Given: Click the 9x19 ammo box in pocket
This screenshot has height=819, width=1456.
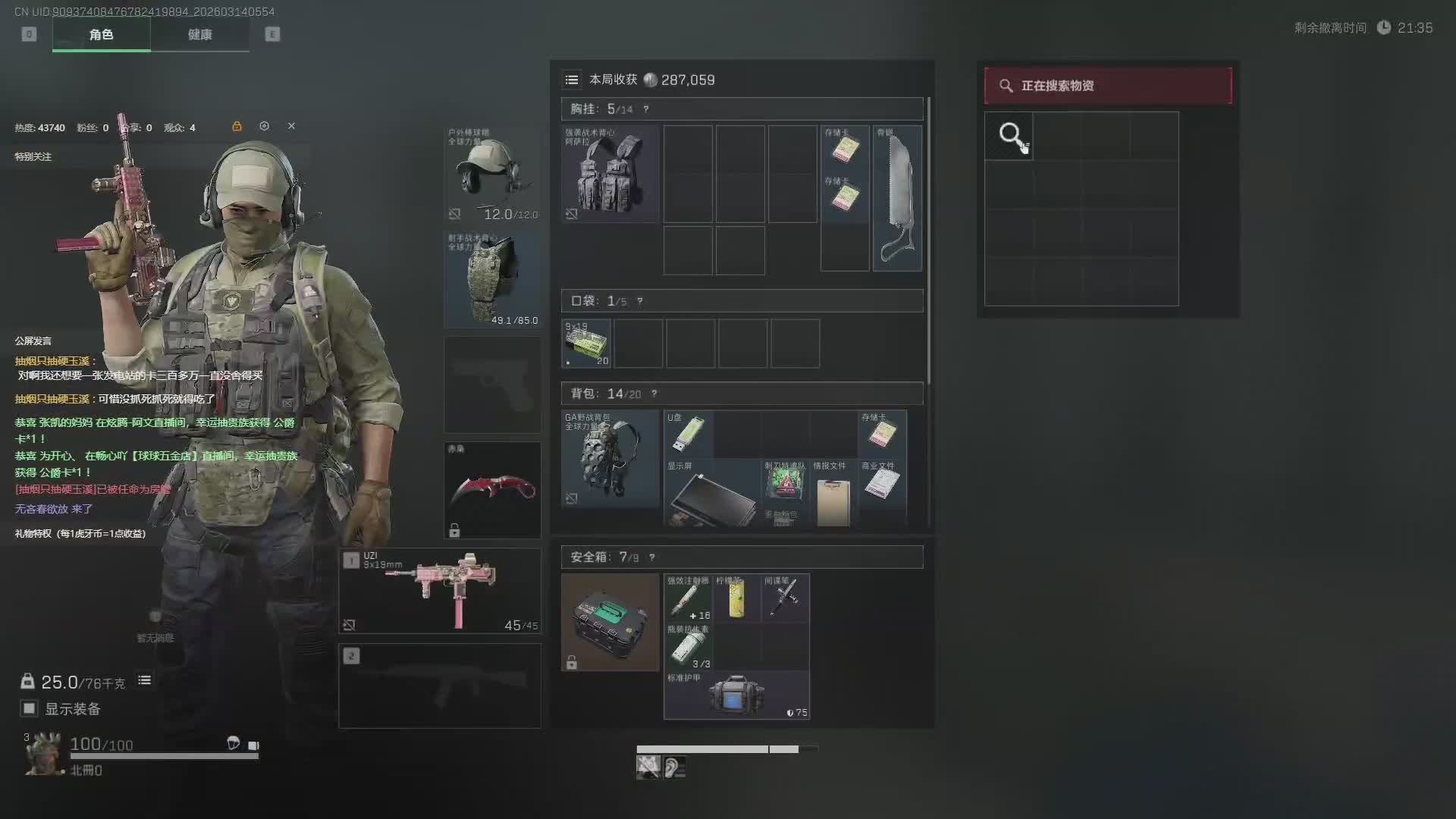Looking at the screenshot, I should tap(586, 344).
